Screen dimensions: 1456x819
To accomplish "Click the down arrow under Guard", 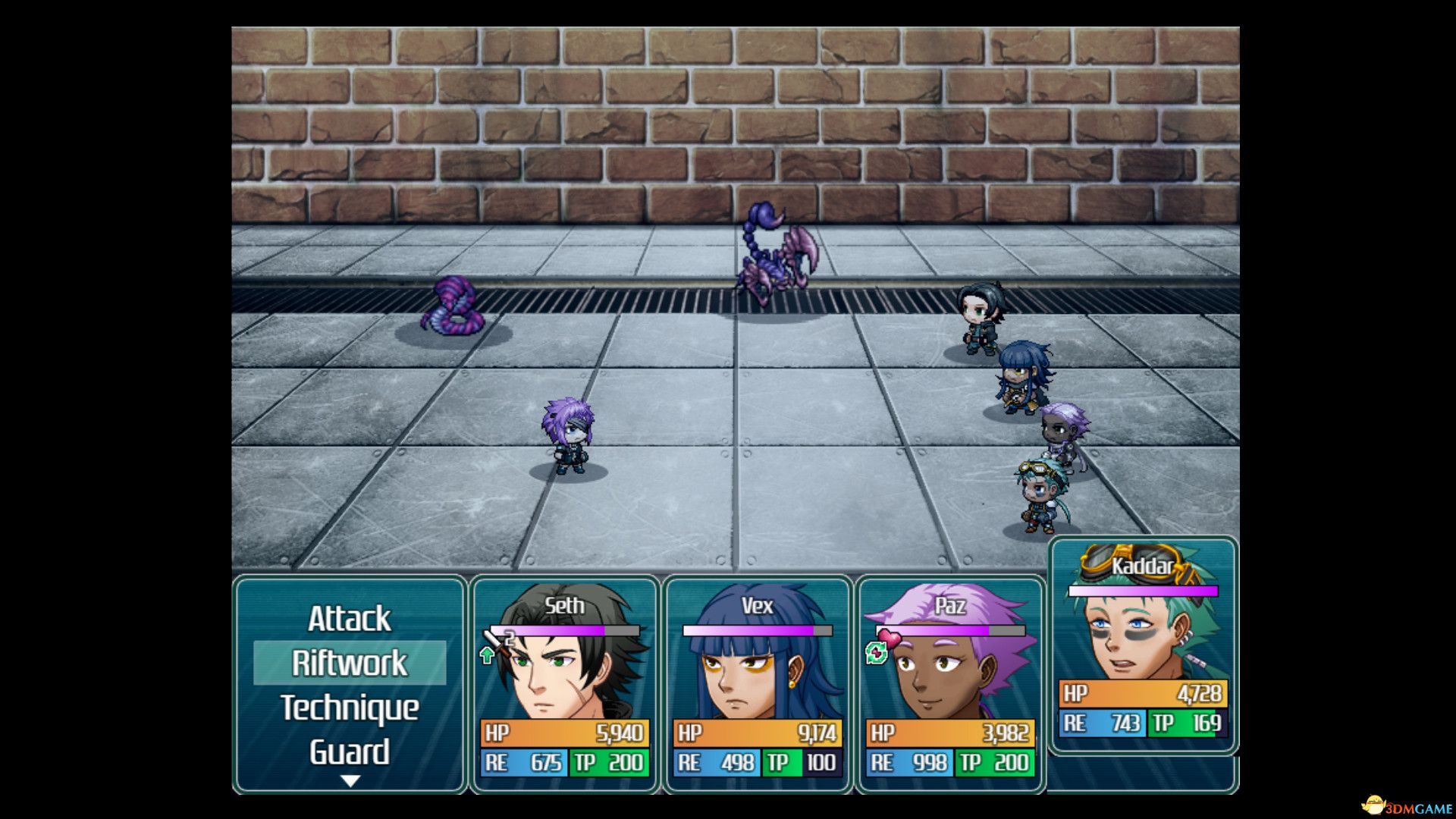I will 350,780.
